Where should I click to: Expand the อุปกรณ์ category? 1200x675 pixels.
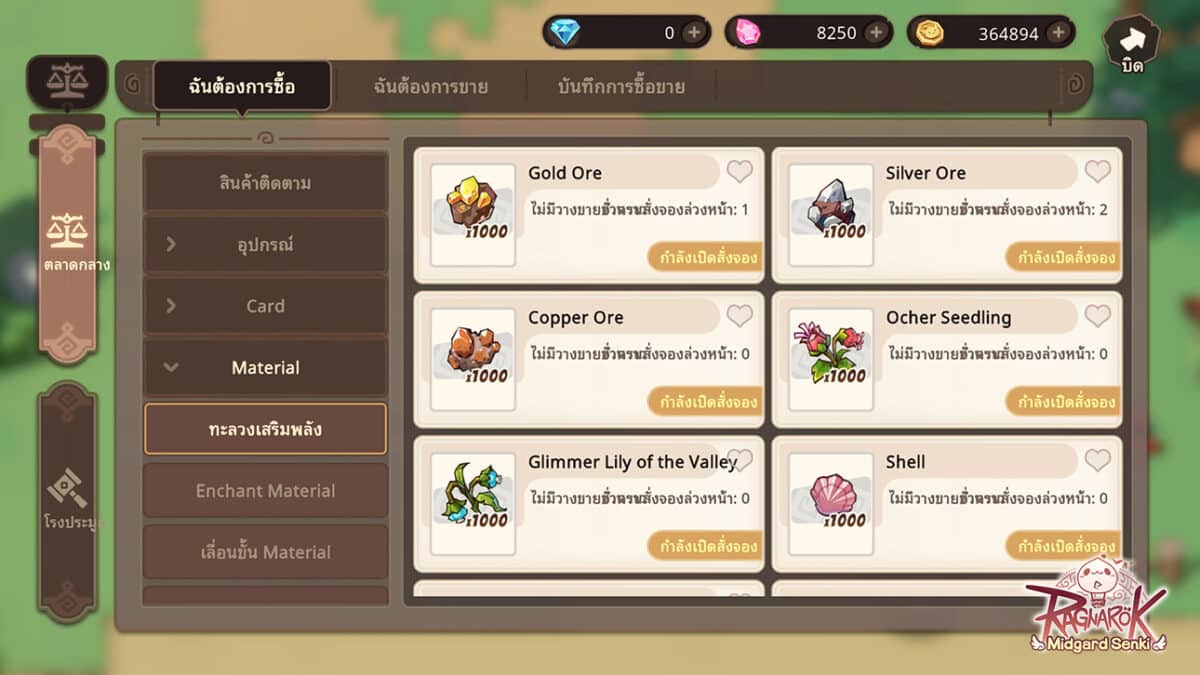tap(265, 244)
